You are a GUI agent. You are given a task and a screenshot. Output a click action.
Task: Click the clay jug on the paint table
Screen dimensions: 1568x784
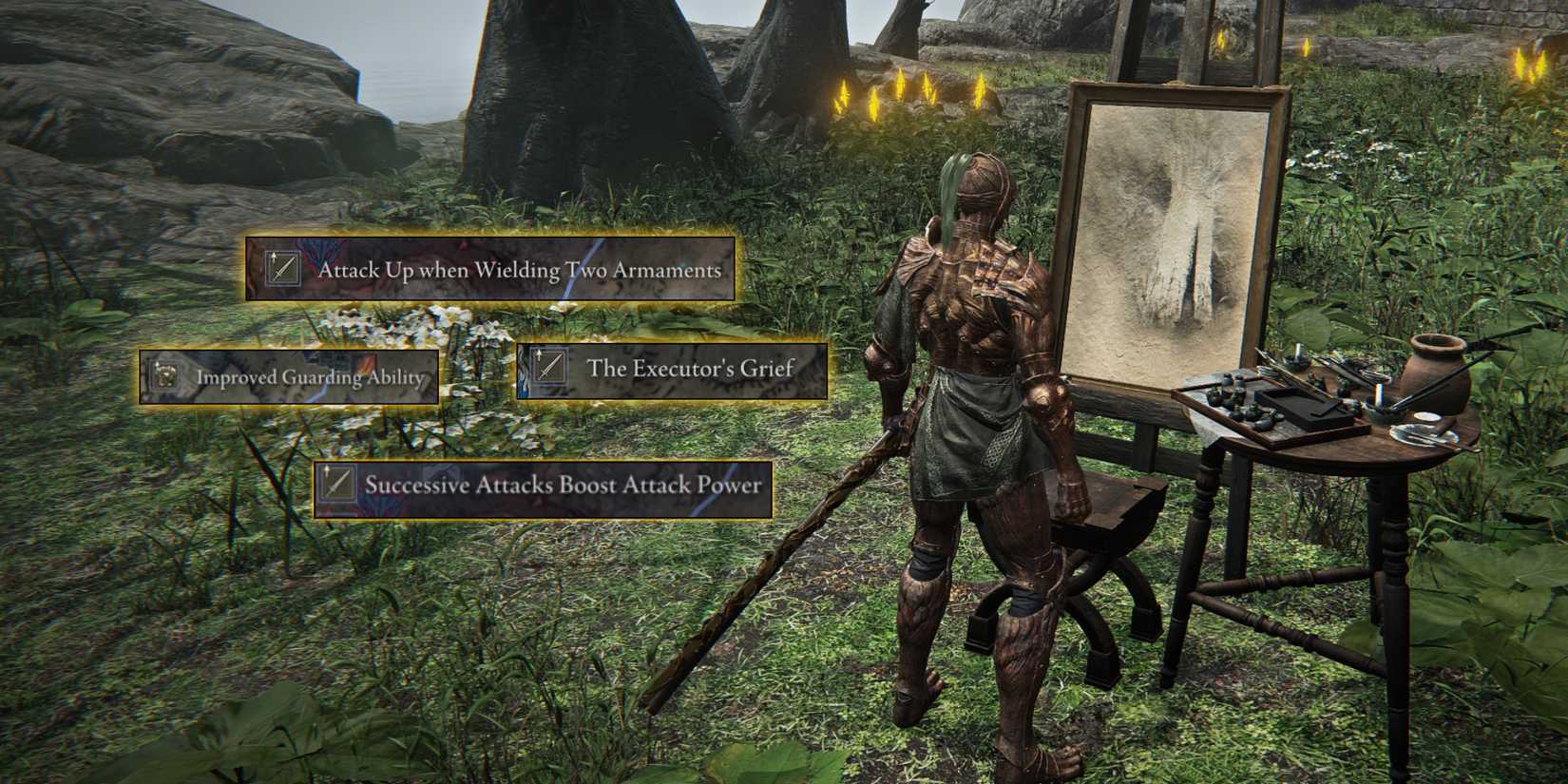point(1439,378)
